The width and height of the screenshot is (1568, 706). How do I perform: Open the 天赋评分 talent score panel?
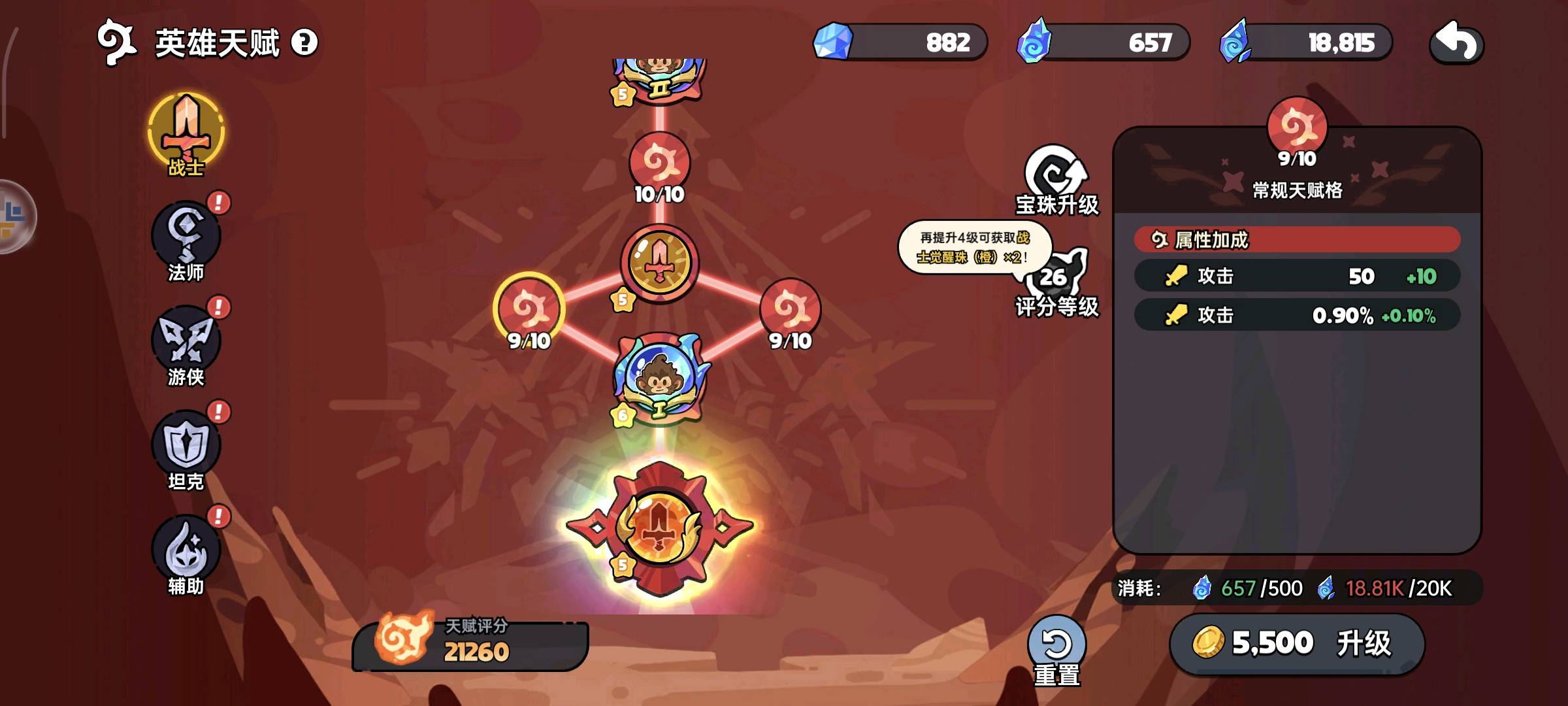click(x=472, y=645)
